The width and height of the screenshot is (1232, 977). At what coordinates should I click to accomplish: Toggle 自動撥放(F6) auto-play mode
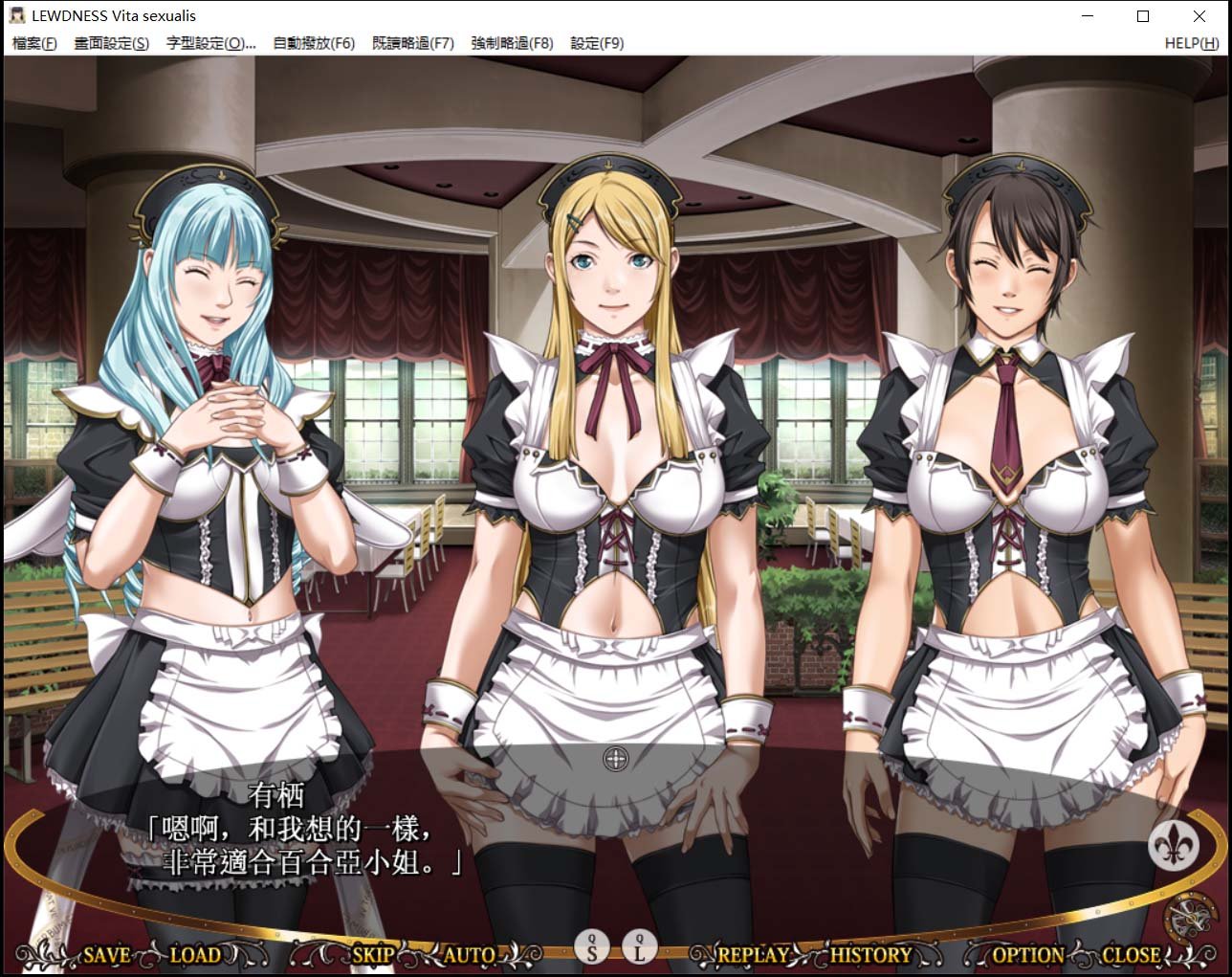pos(313,43)
